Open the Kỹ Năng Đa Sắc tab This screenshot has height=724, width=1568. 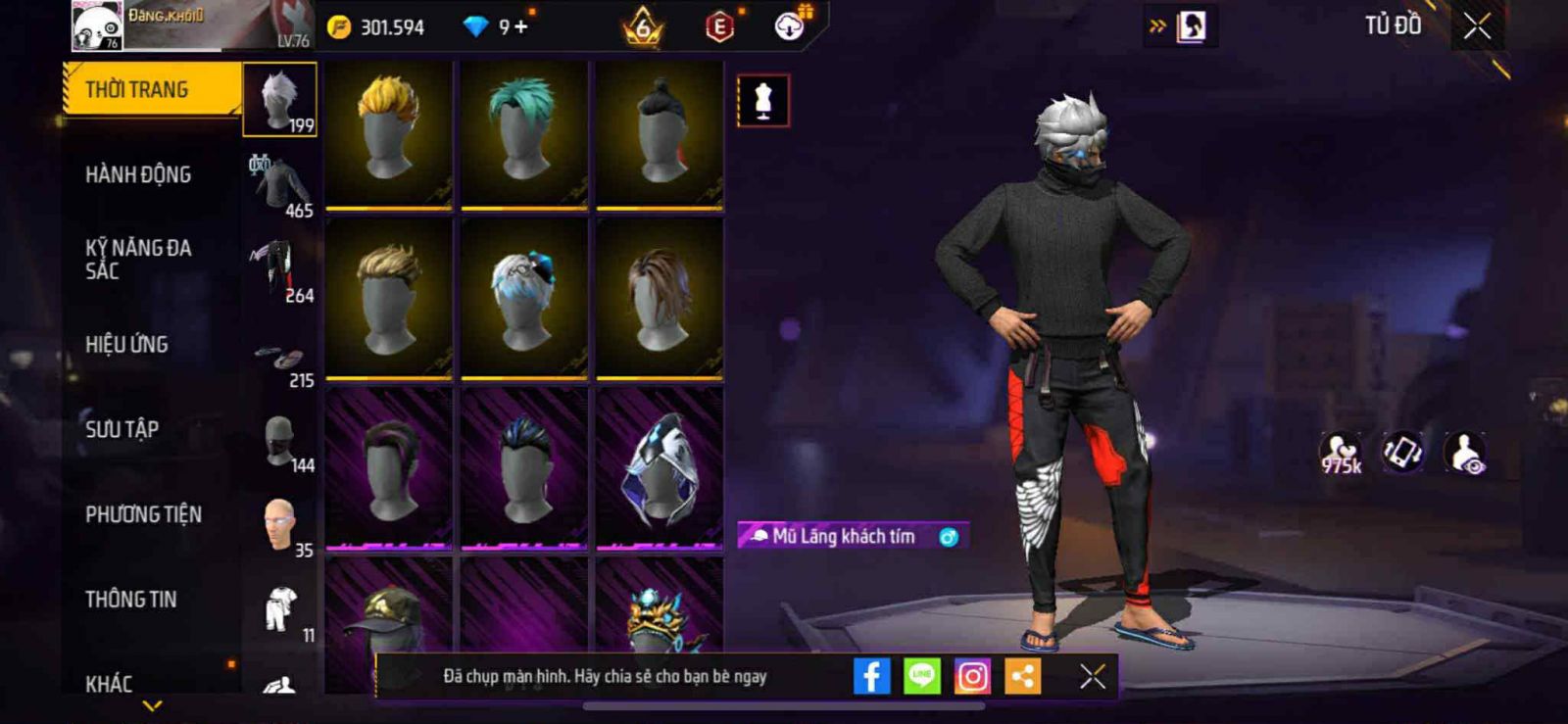point(138,260)
